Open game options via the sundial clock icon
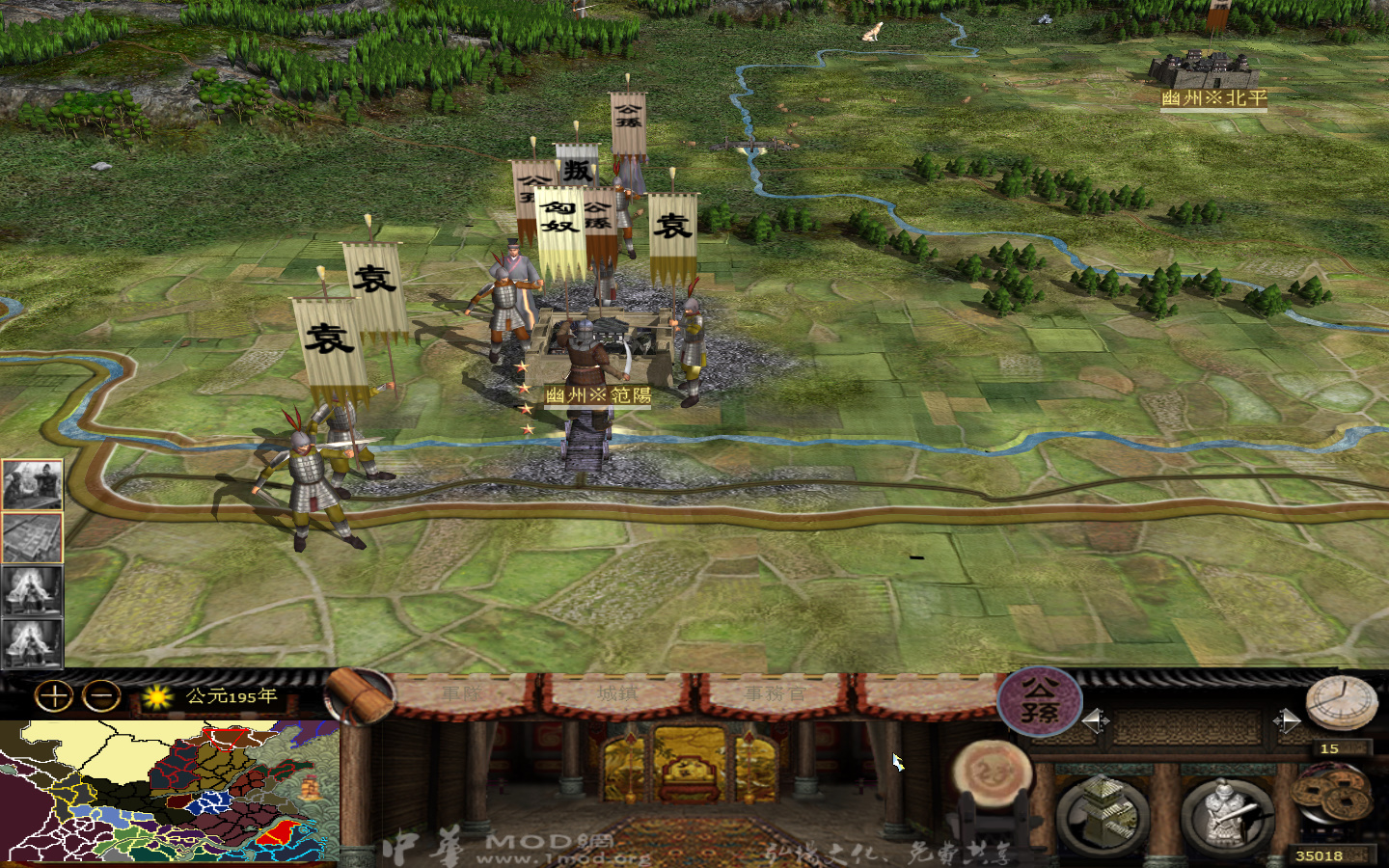Screen dimensions: 1389x868 pyautogui.click(x=1340, y=702)
